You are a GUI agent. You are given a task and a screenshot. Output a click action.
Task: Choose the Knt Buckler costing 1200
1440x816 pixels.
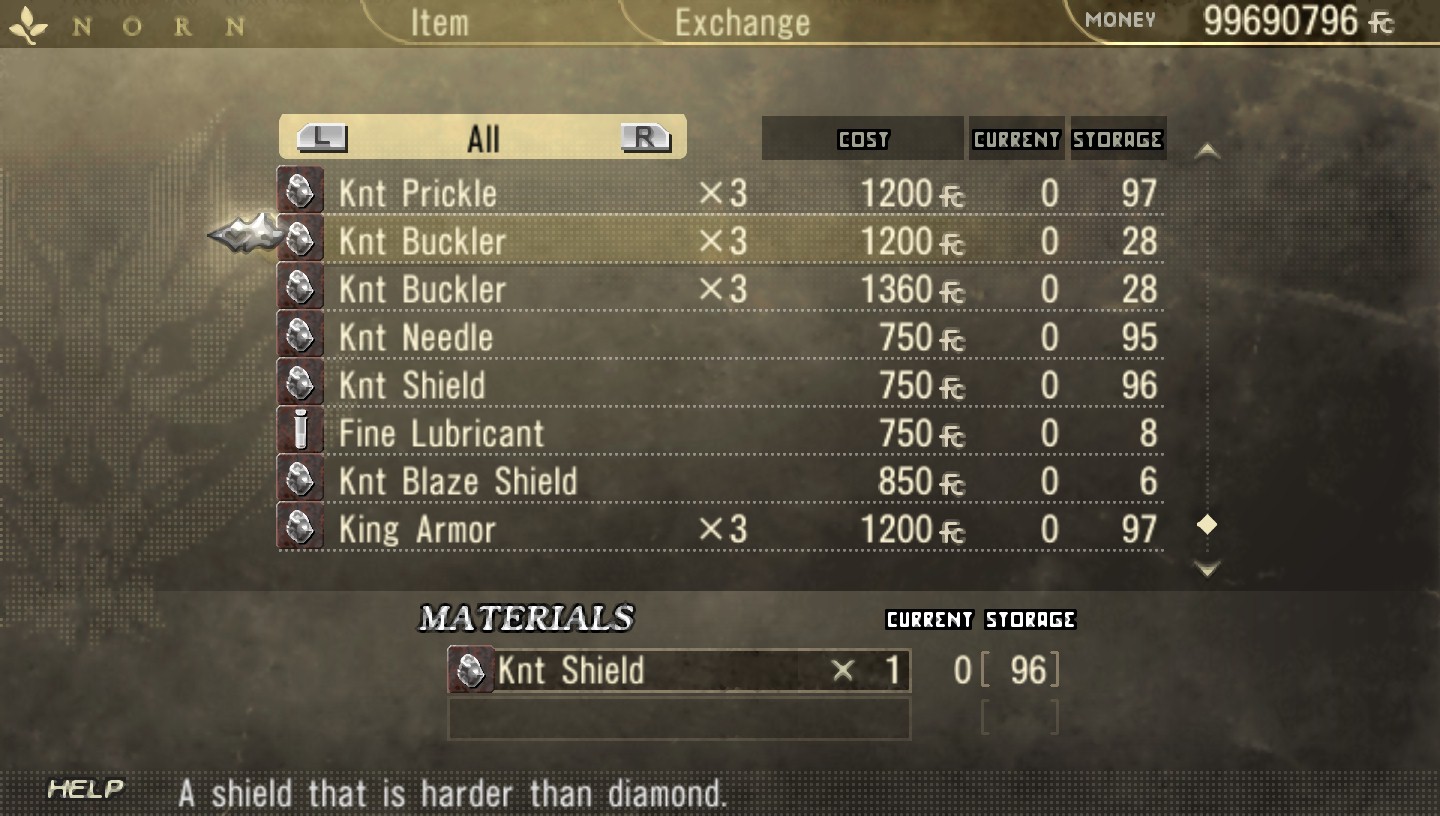tap(720, 241)
